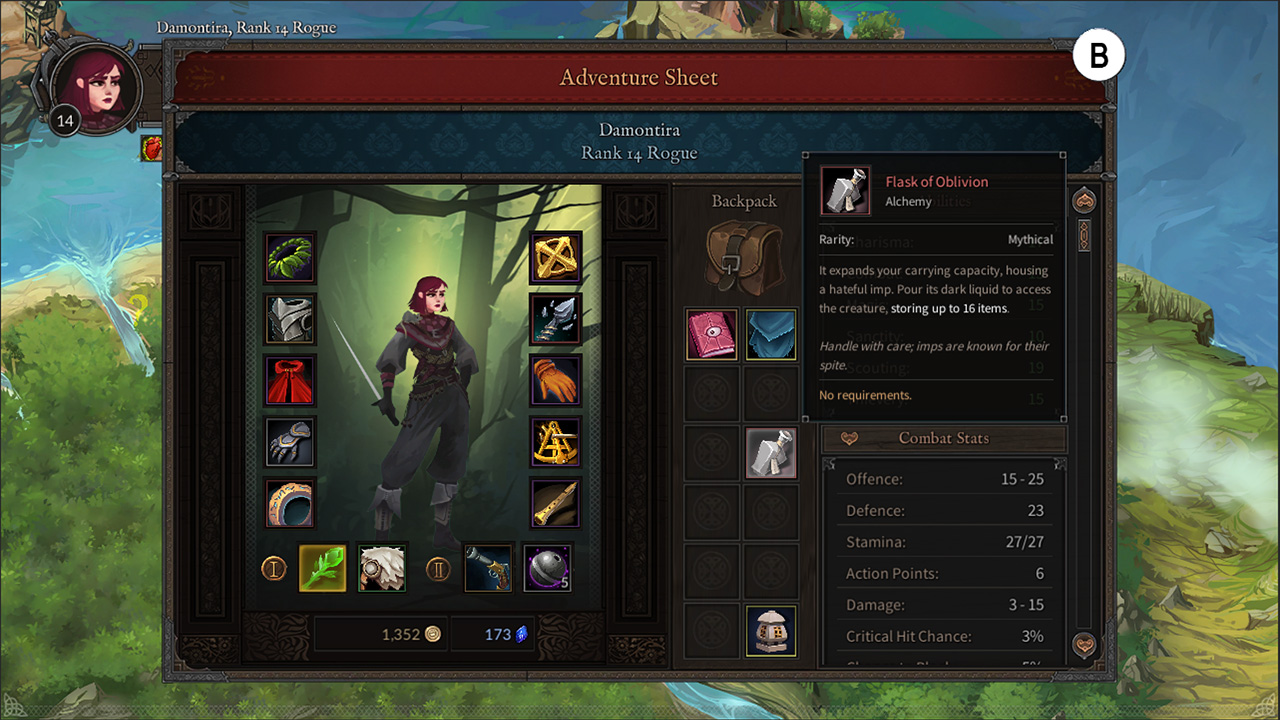The height and width of the screenshot is (720, 1280).
Task: Expand the Combat Stats panel header
Action: coord(943,437)
